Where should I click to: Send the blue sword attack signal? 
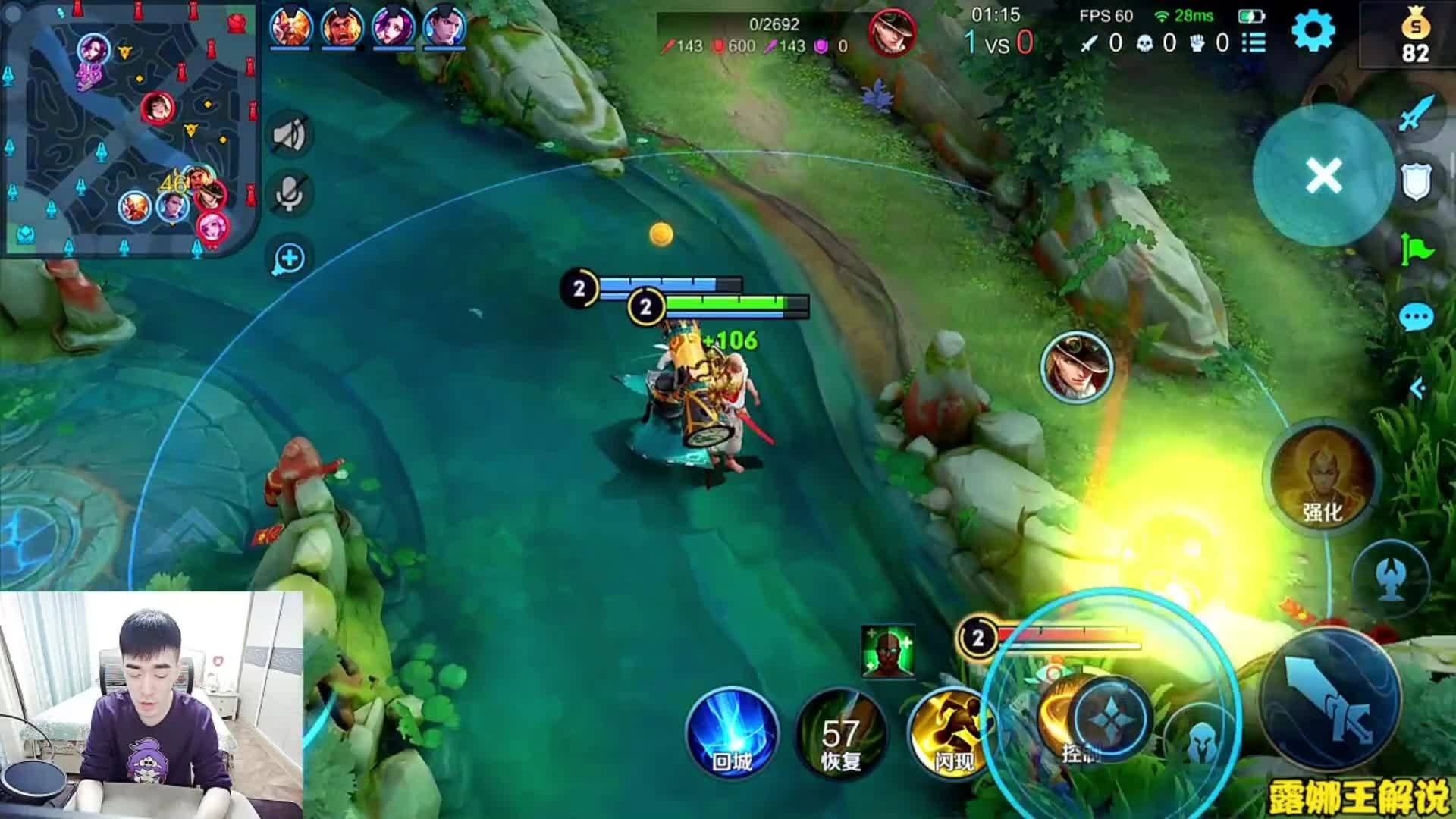tap(1416, 114)
